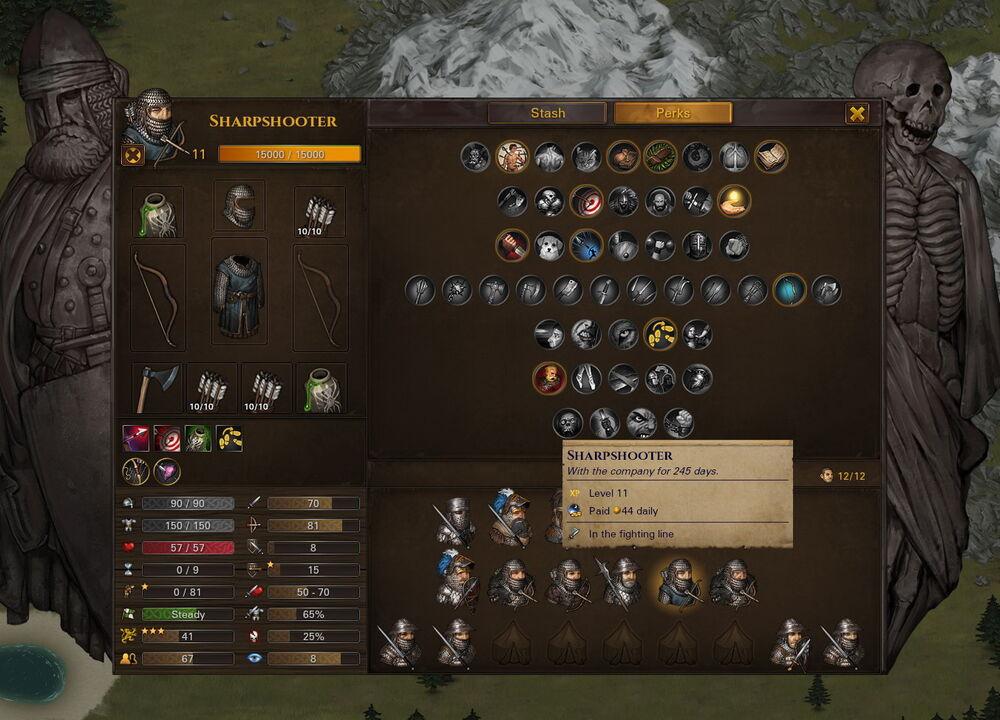Image resolution: width=1000 pixels, height=720 pixels.
Task: Select the highlighted sharpshooter in the roster
Action: (x=678, y=583)
